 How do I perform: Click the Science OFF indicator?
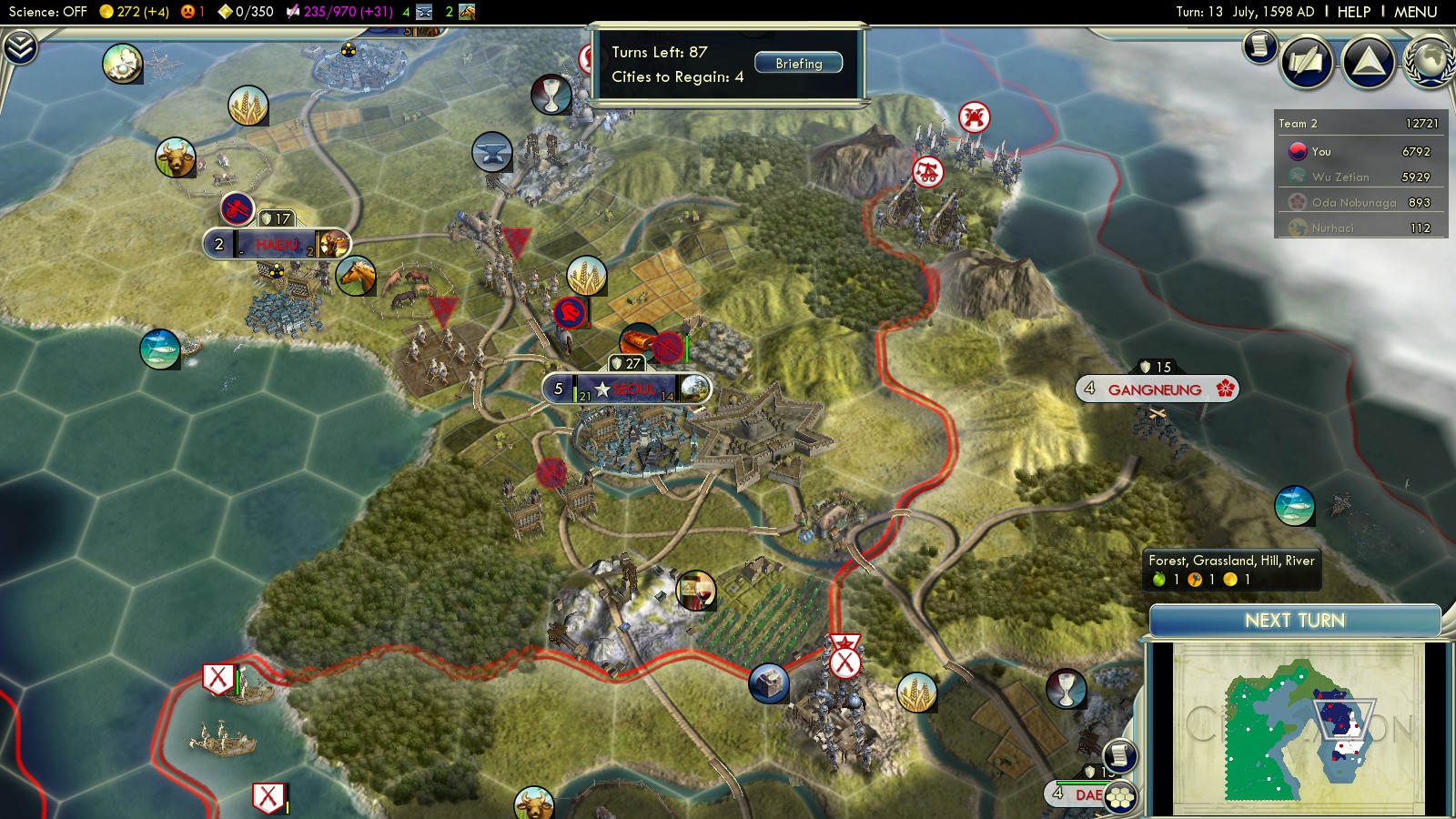[47, 12]
